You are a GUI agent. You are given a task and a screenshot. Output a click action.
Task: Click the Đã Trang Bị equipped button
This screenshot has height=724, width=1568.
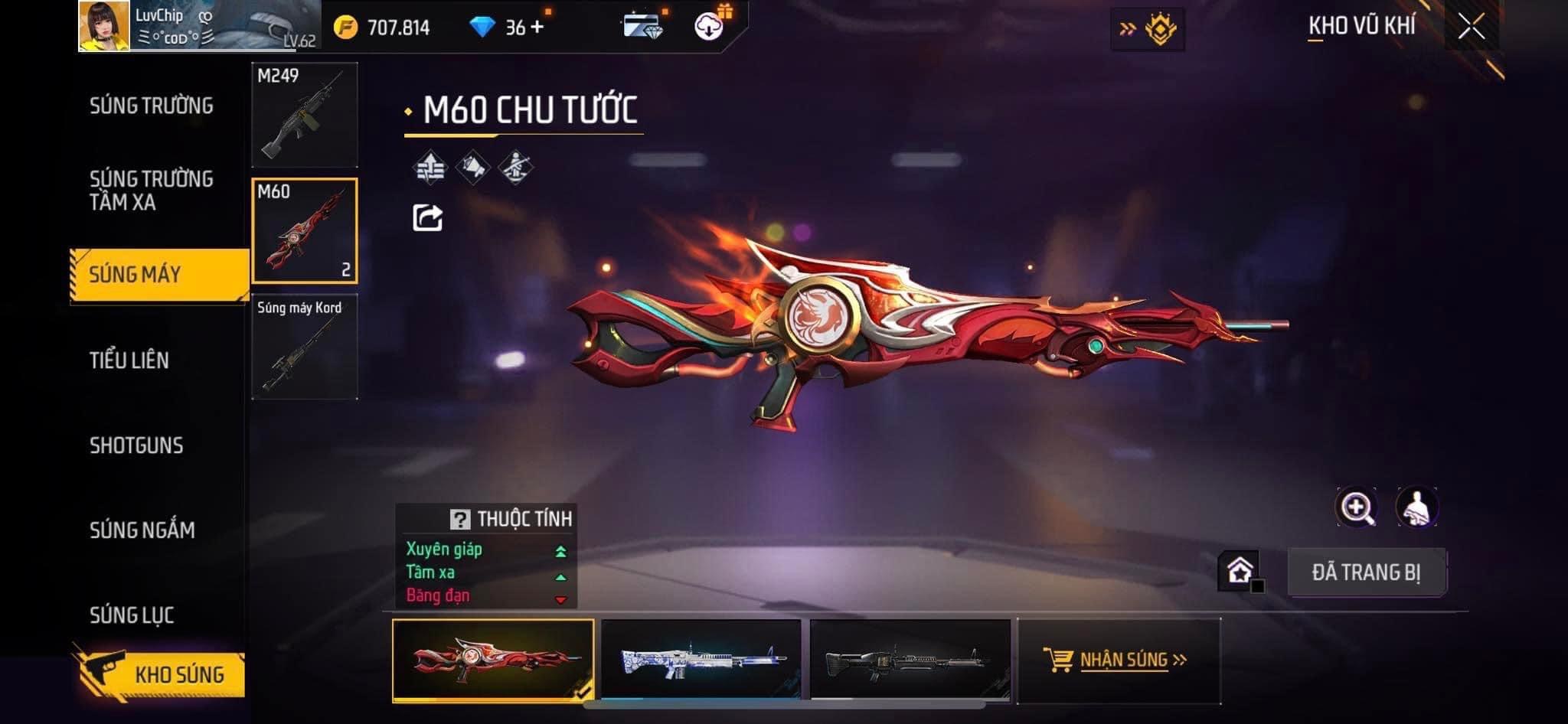pyautogui.click(x=1366, y=572)
